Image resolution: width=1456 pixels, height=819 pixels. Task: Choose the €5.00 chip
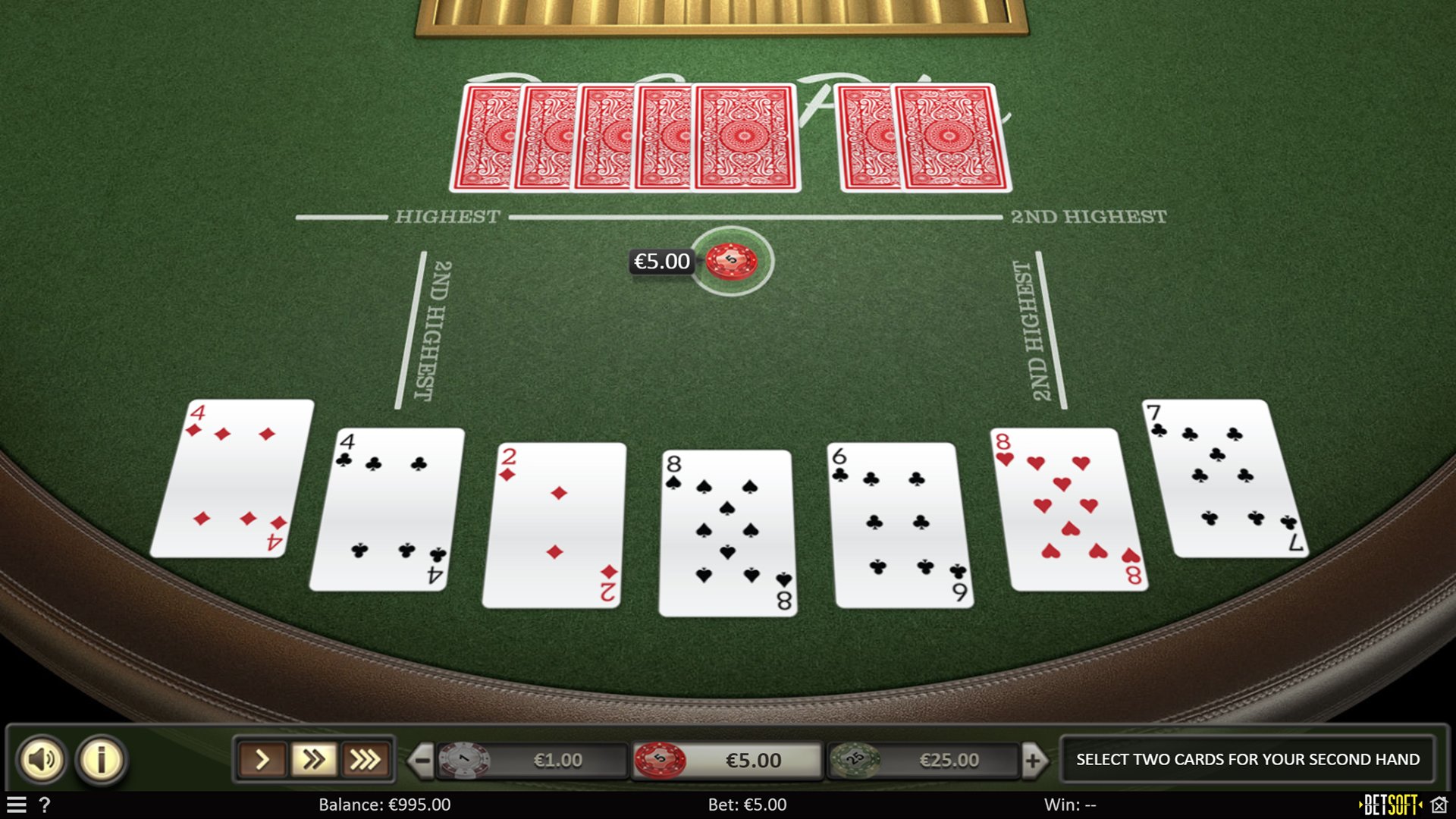[x=728, y=760]
